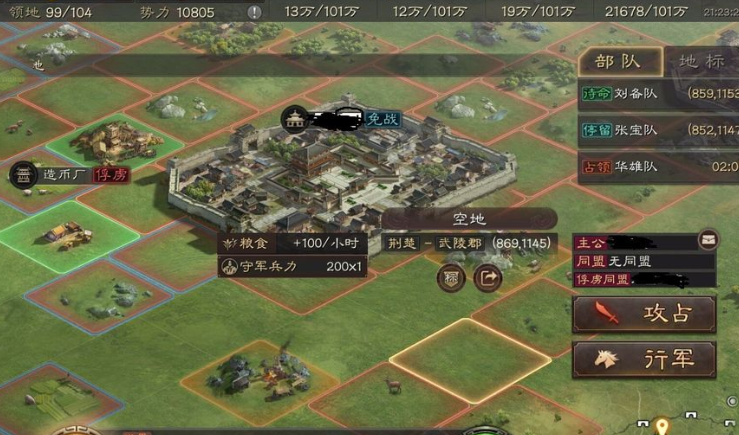Open the 地标 landmarks tab

click(x=701, y=60)
